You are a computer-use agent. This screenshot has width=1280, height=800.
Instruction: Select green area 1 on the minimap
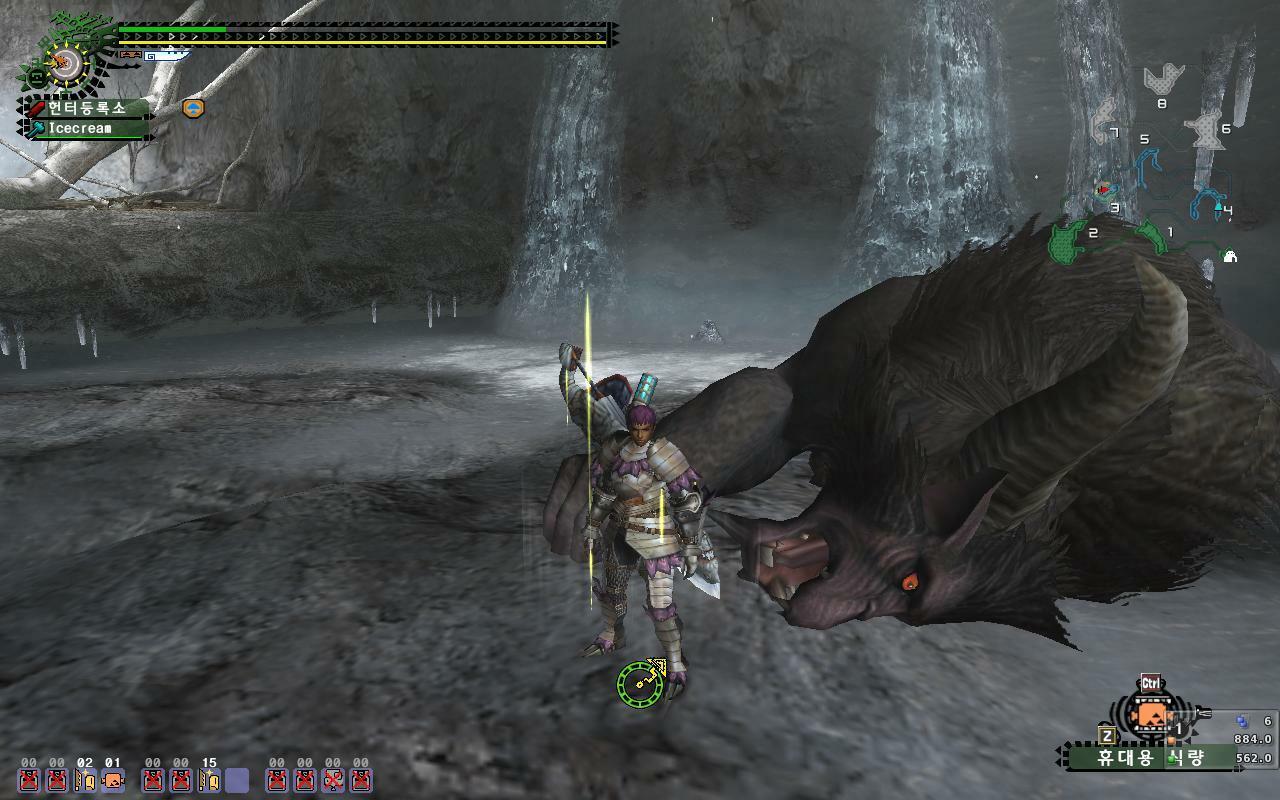pos(1154,236)
